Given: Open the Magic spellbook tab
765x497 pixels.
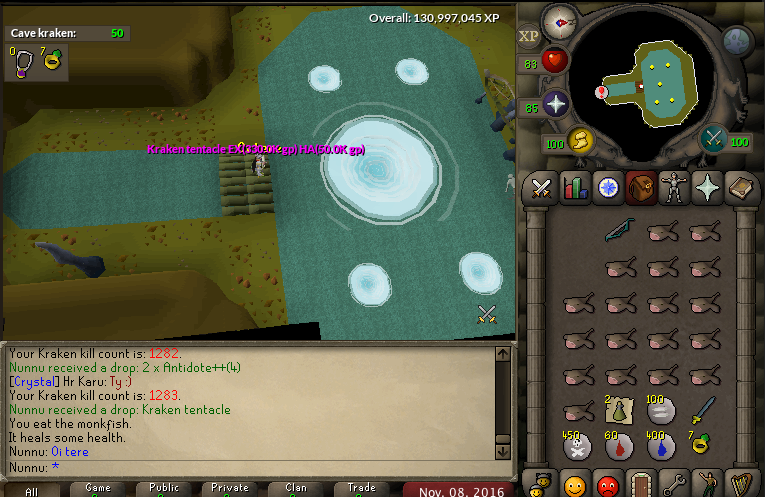Looking at the screenshot, I should [741, 187].
